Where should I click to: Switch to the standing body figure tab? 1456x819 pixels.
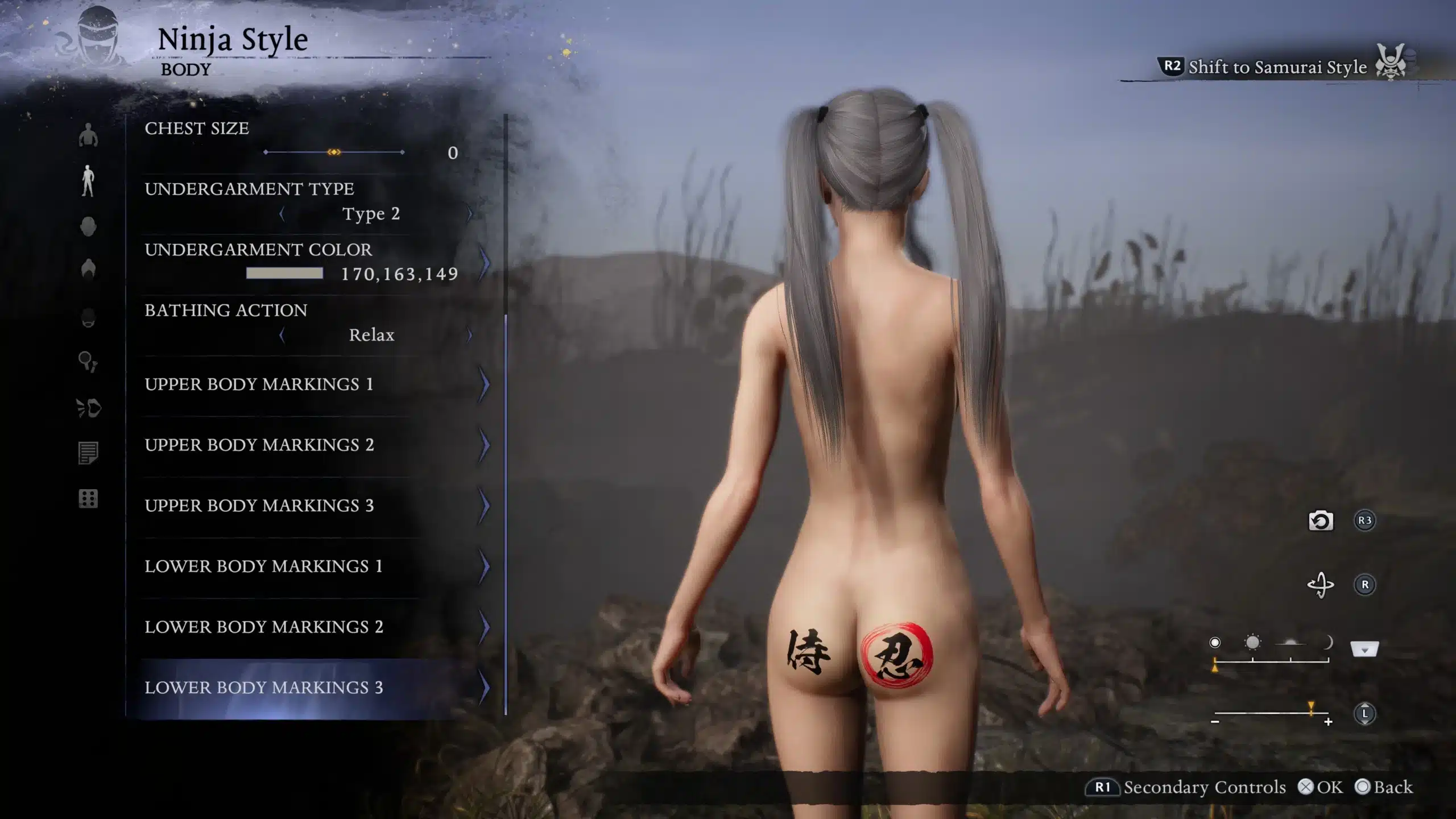pos(88,181)
